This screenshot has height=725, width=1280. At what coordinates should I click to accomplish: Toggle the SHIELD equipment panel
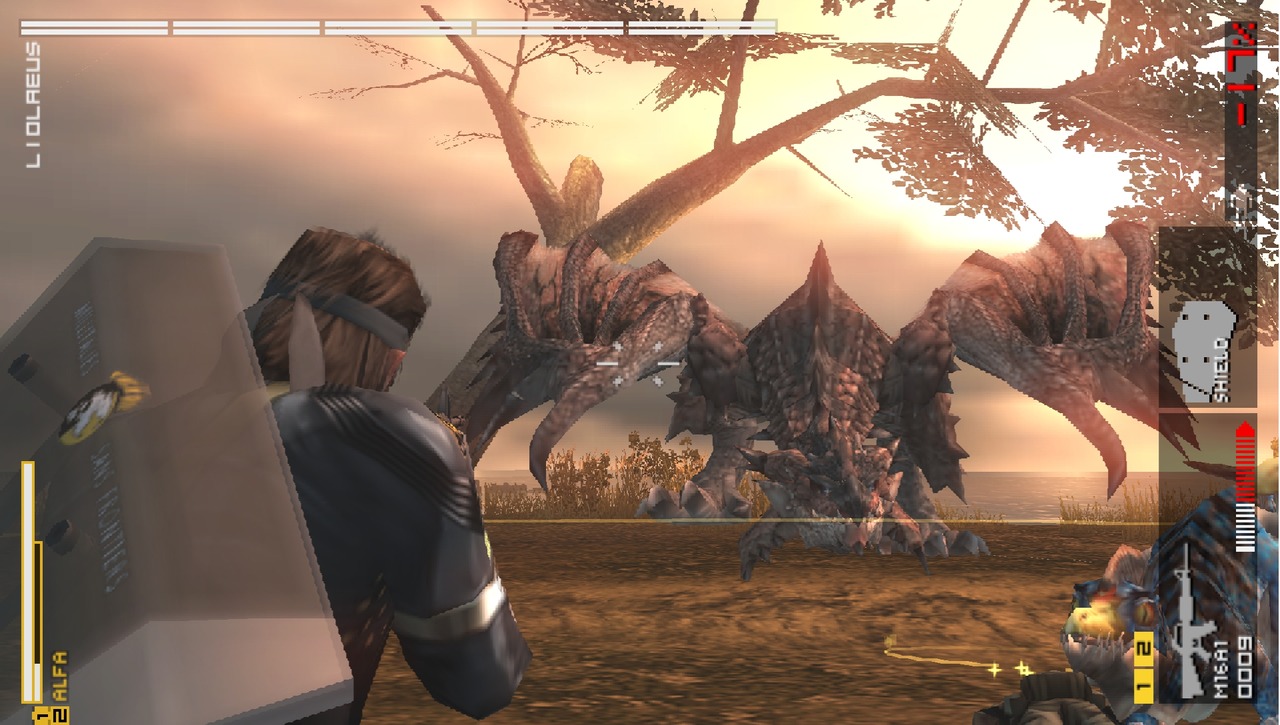pyautogui.click(x=1205, y=315)
